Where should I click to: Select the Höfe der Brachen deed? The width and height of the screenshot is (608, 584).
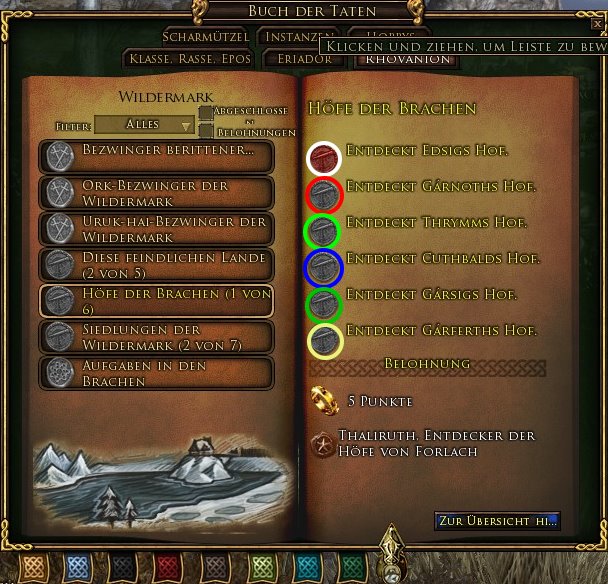[x=157, y=300]
